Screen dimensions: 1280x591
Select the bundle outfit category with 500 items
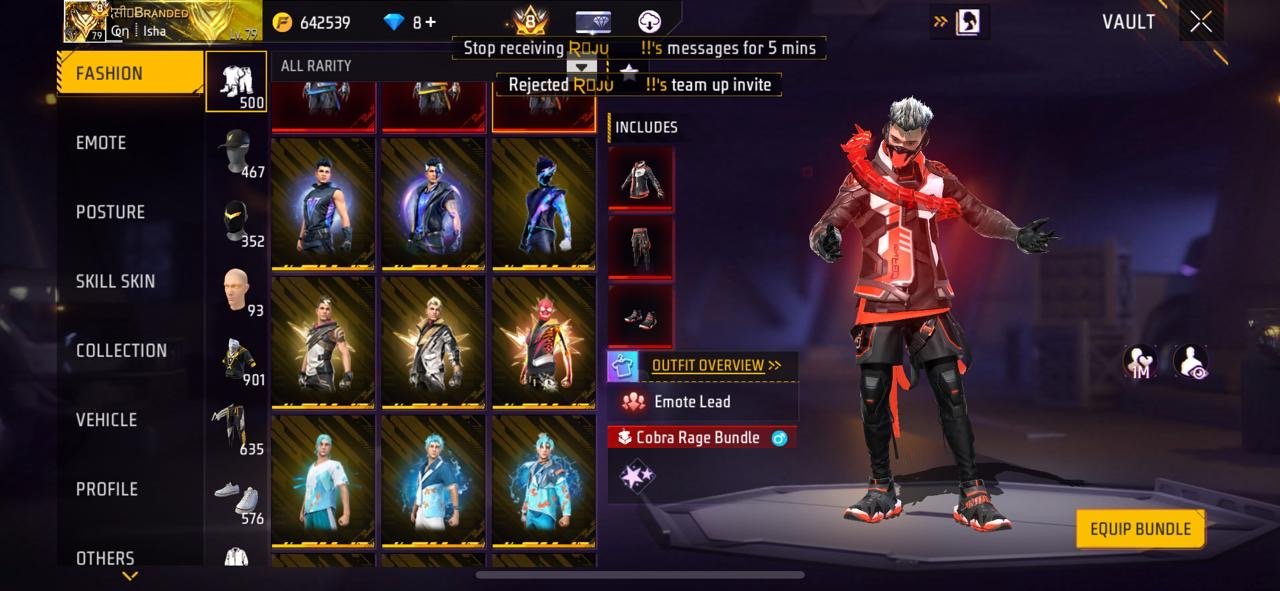[x=237, y=81]
